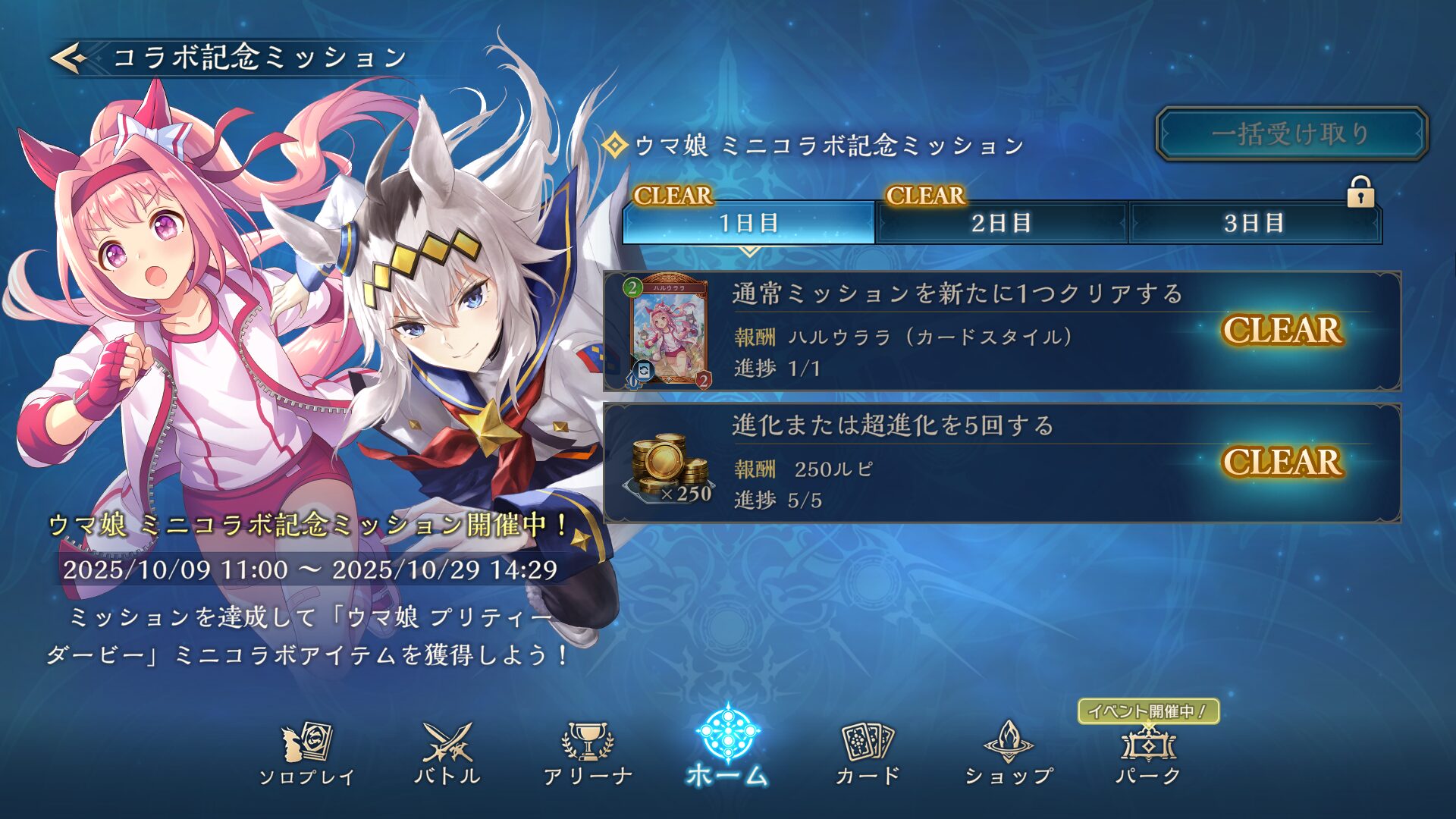Image resolution: width=1456 pixels, height=819 pixels.
Task: Go to the バトル screen
Action: pos(447,753)
